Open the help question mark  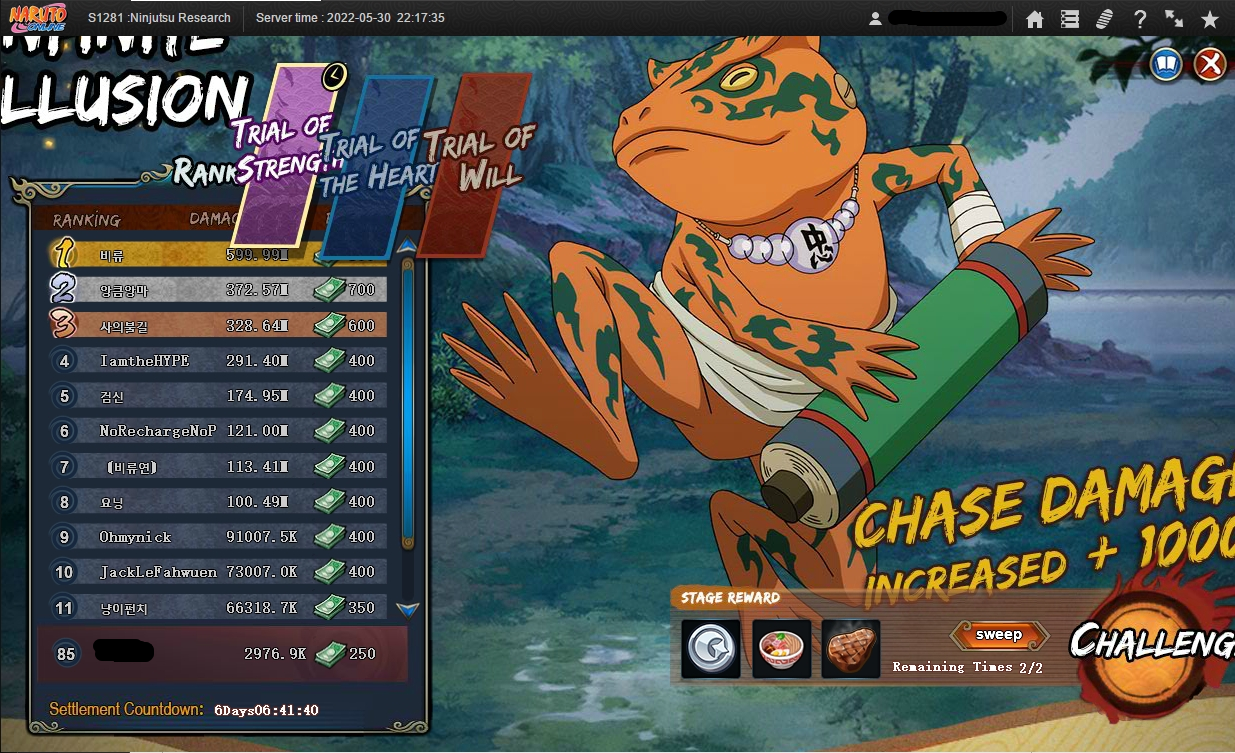[1140, 19]
